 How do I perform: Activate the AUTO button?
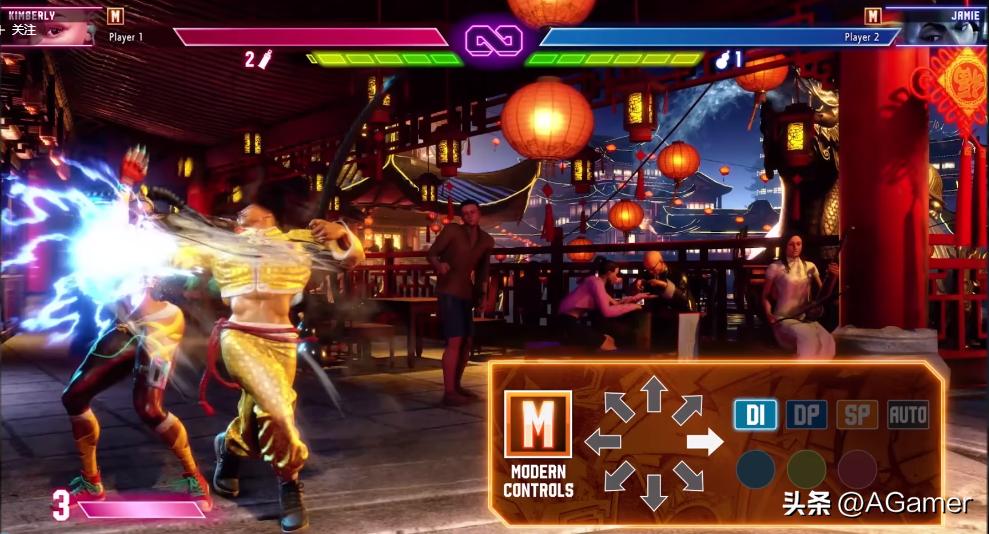[x=908, y=414]
